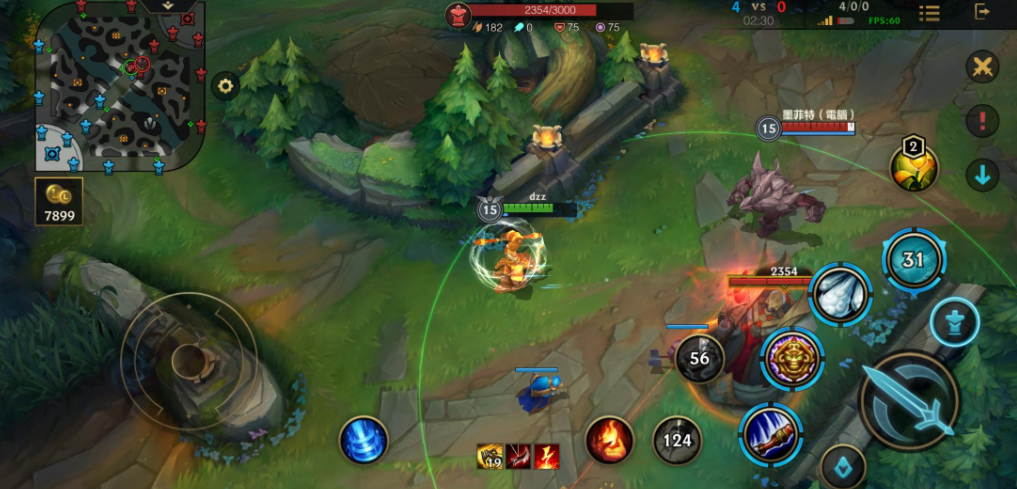Tap the minimap in the corner
This screenshot has width=1017, height=489.
coord(120,85)
